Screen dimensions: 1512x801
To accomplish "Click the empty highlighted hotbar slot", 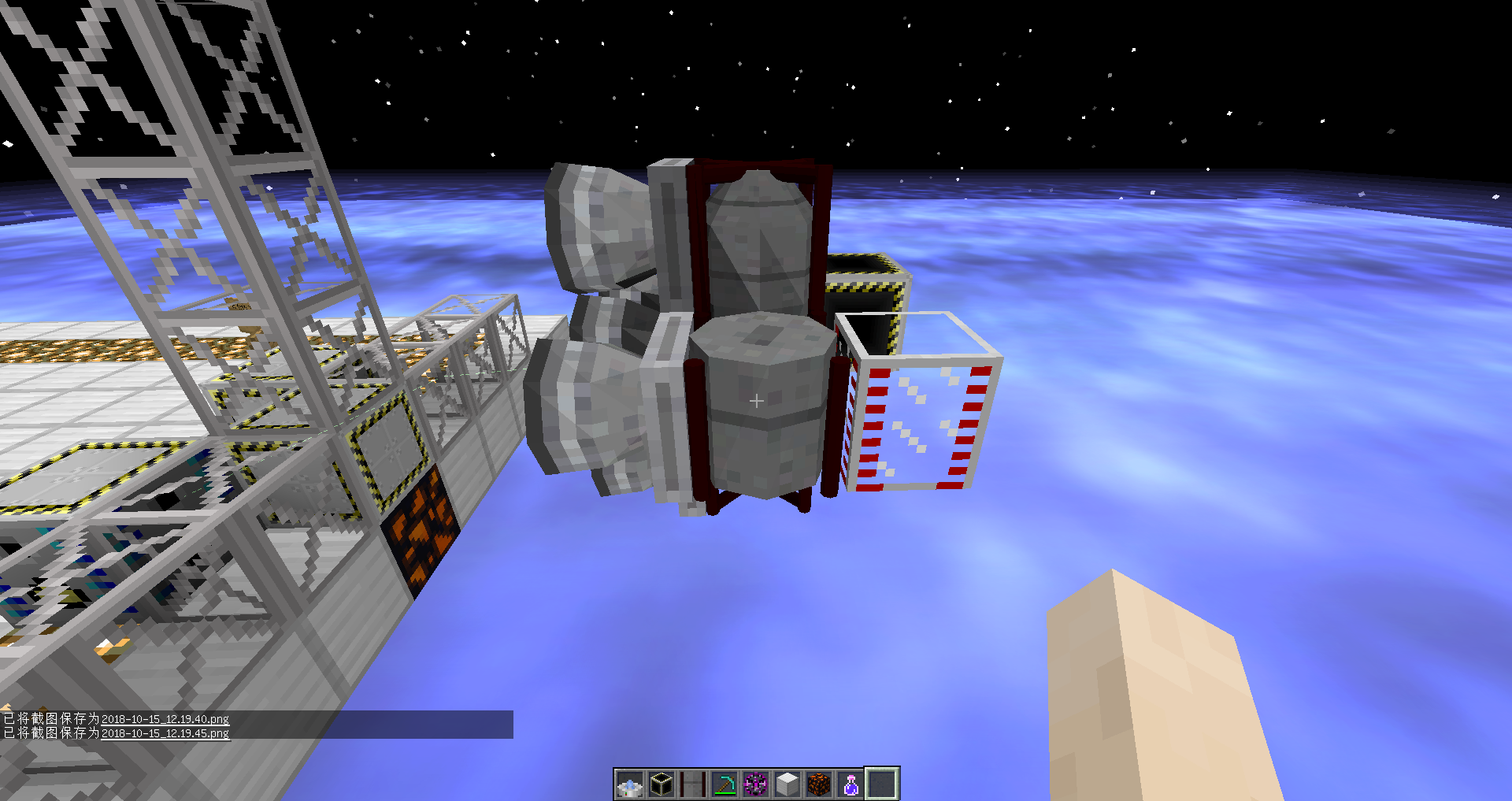I will pos(882,784).
